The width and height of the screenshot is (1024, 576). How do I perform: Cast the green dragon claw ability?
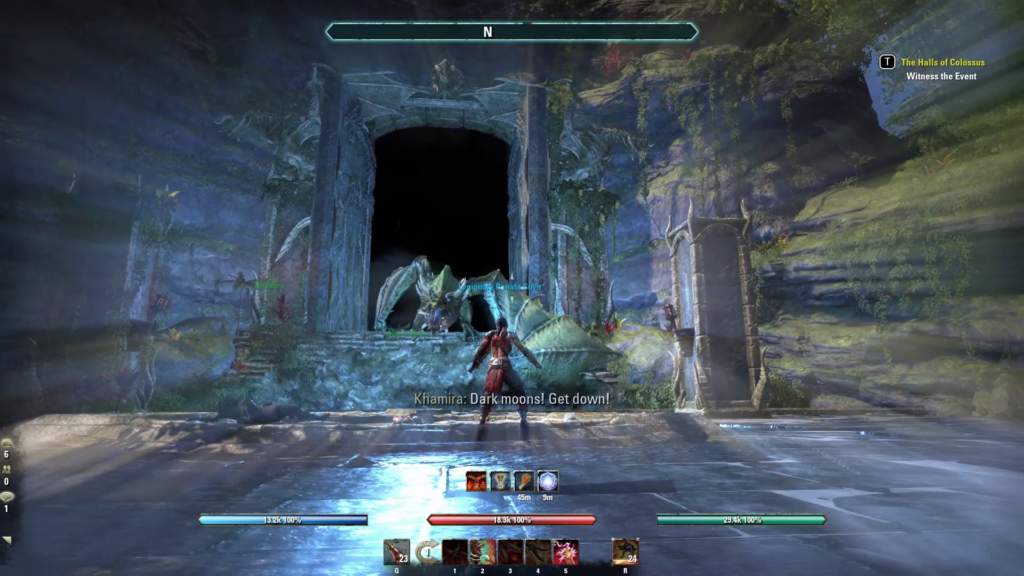click(x=483, y=551)
